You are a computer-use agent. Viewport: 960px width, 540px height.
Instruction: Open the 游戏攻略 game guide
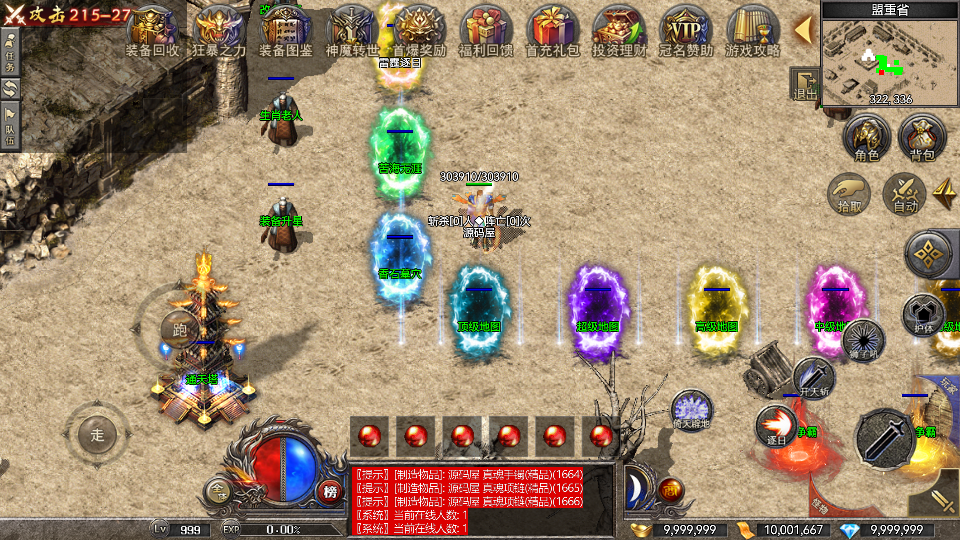click(x=752, y=30)
